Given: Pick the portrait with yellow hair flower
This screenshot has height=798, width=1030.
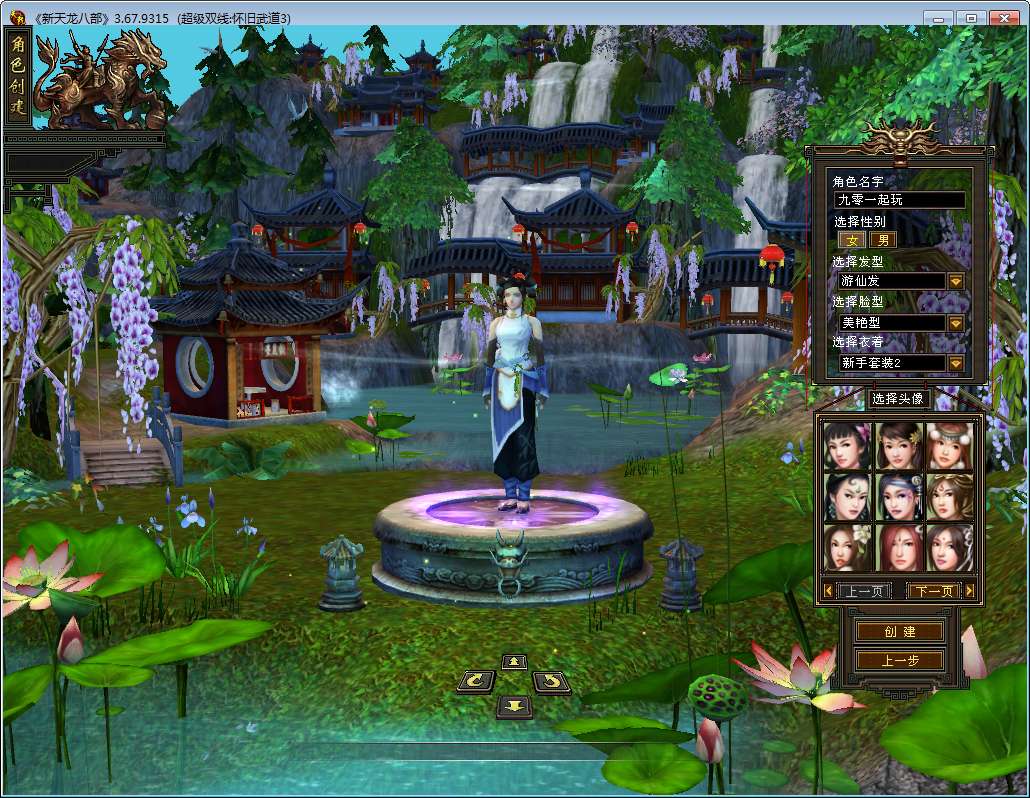Looking at the screenshot, I should 898,445.
